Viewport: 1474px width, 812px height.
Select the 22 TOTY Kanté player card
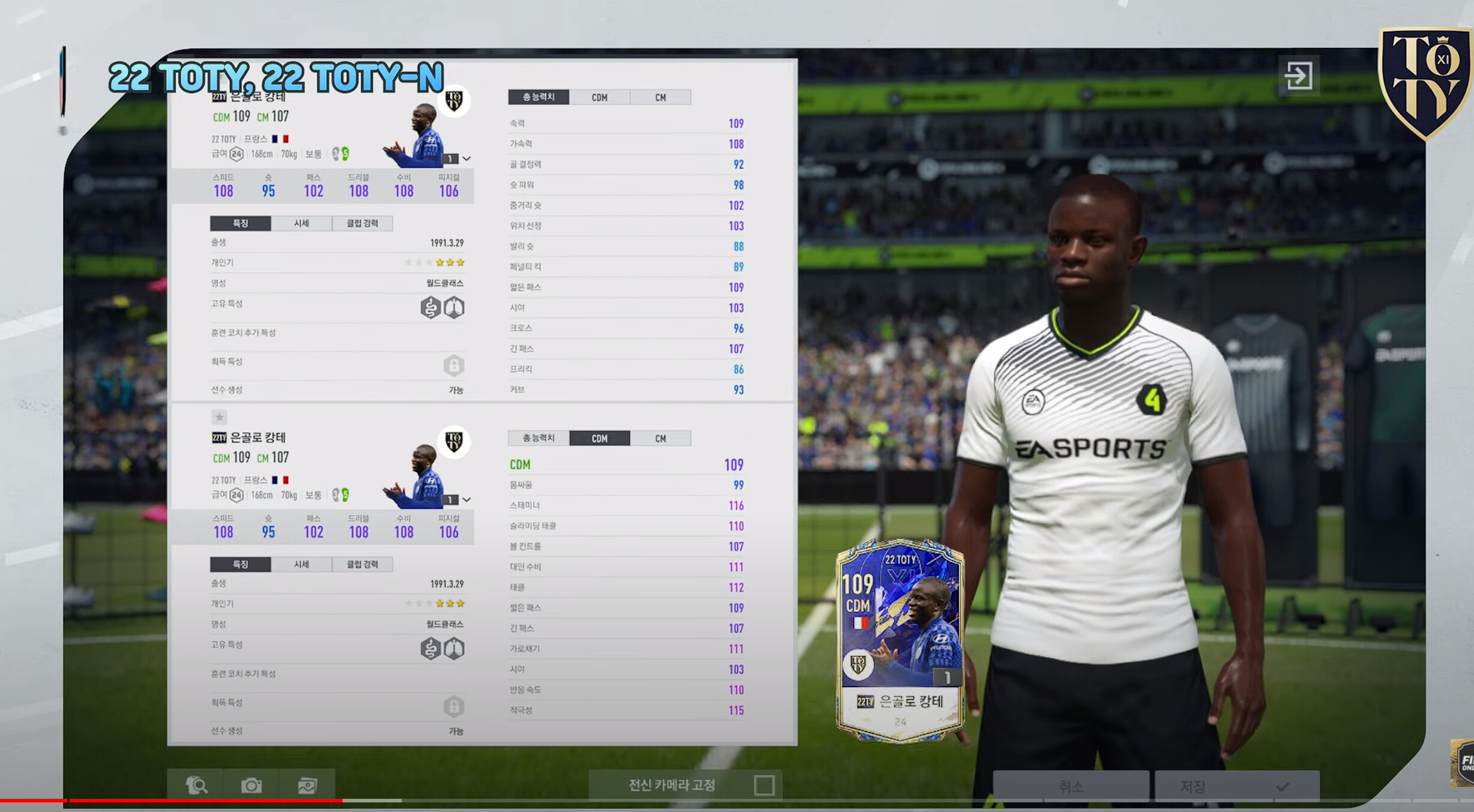click(899, 640)
